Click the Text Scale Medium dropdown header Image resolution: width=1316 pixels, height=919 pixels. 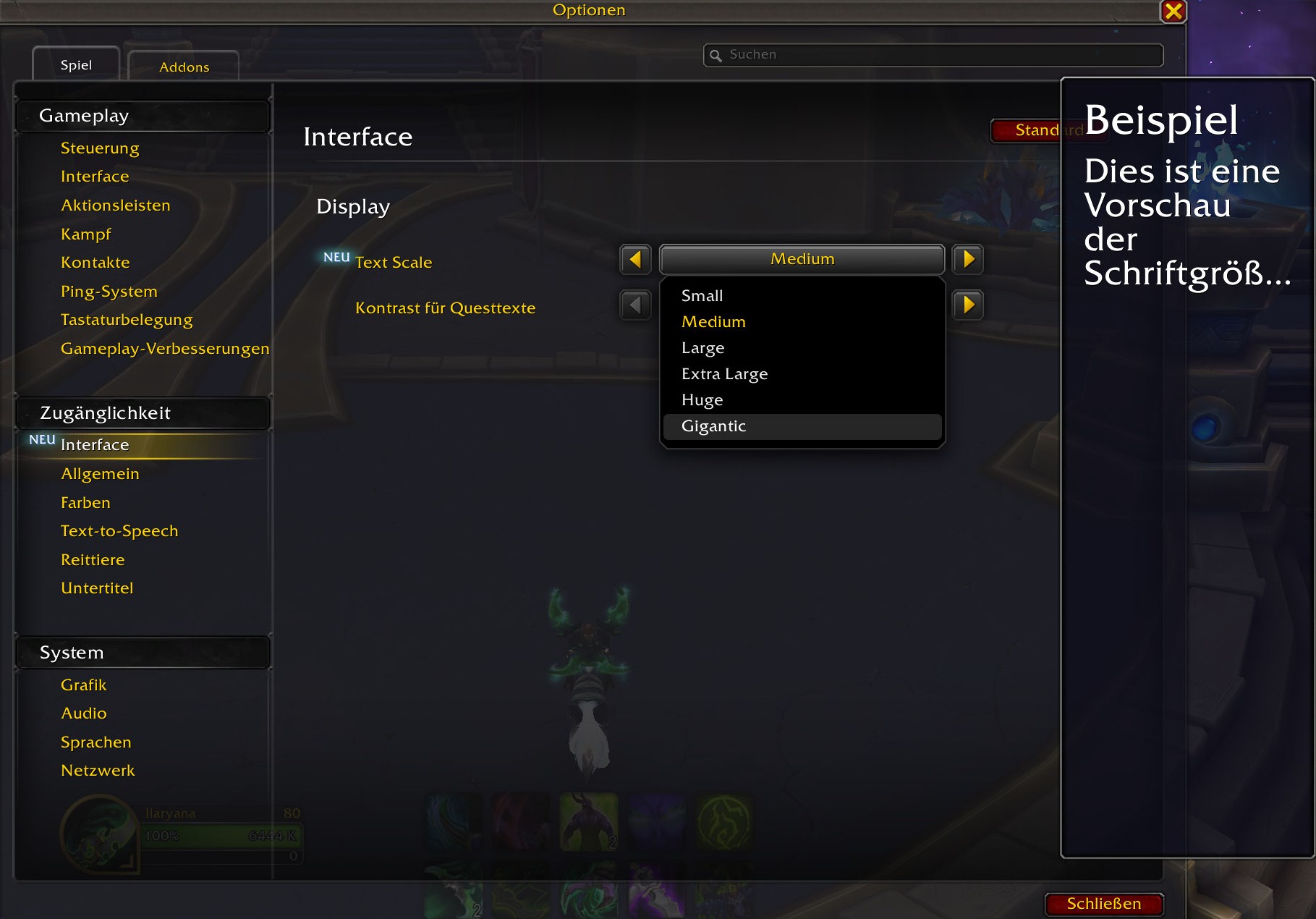point(802,259)
